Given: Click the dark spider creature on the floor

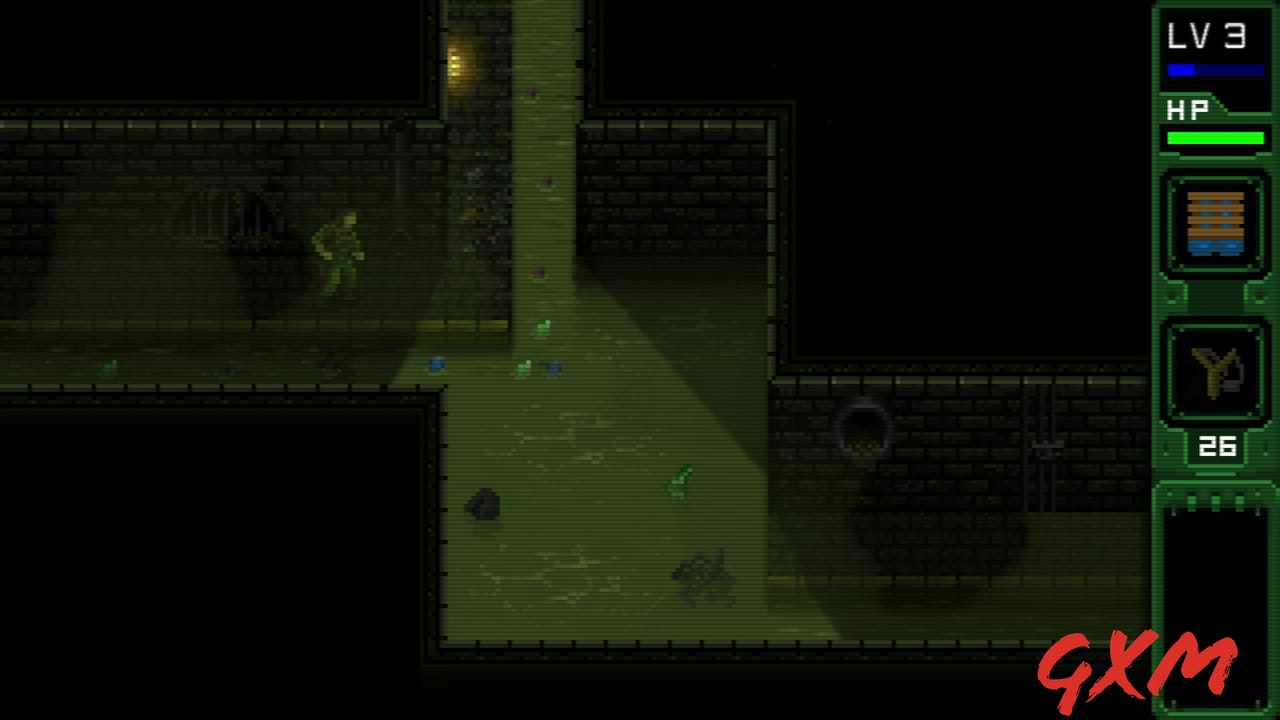Looking at the screenshot, I should 703,575.
